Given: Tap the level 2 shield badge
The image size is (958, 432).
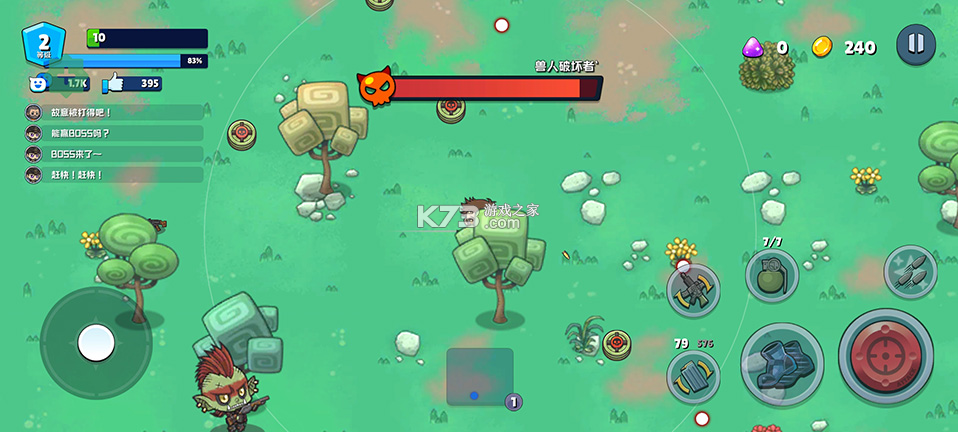Looking at the screenshot, I should pyautogui.click(x=43, y=45).
